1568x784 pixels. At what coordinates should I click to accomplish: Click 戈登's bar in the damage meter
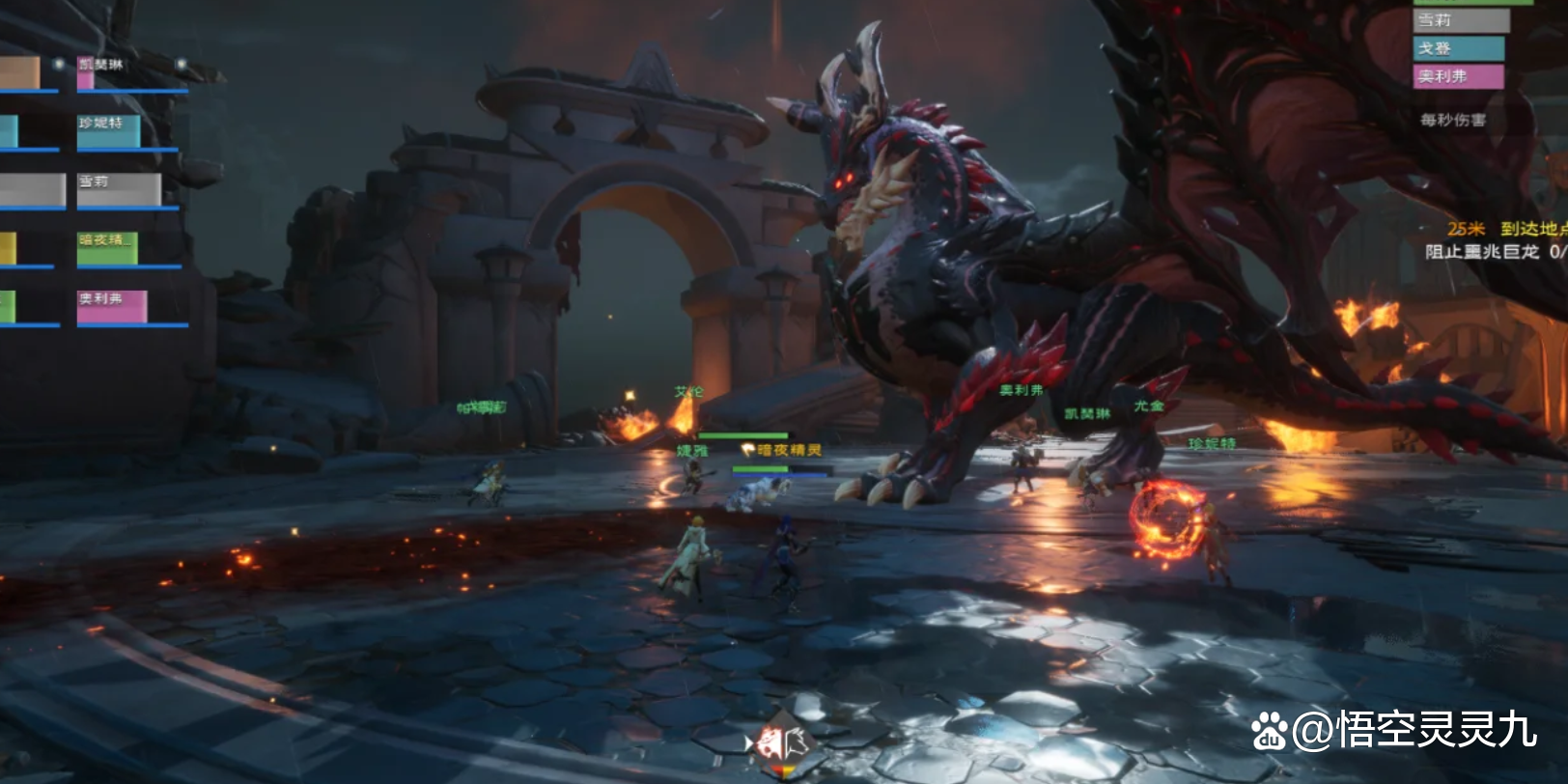[x=1458, y=48]
